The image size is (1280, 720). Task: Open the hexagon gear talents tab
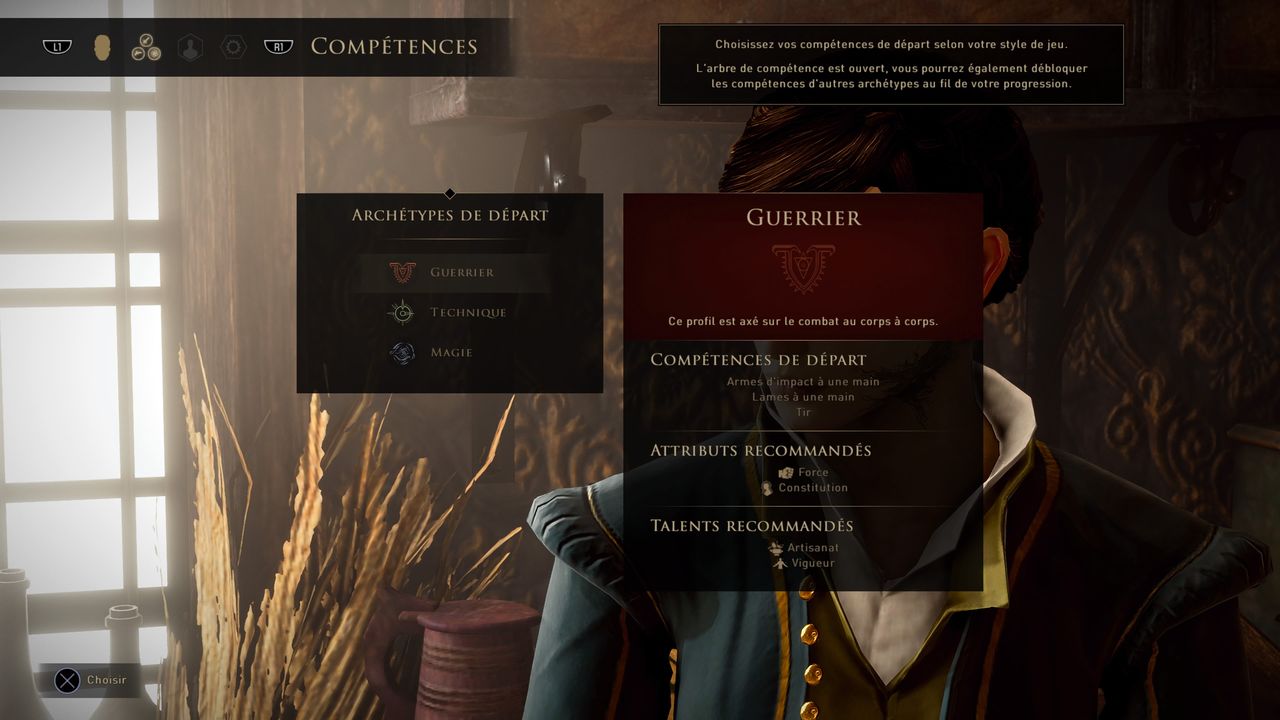click(x=233, y=47)
